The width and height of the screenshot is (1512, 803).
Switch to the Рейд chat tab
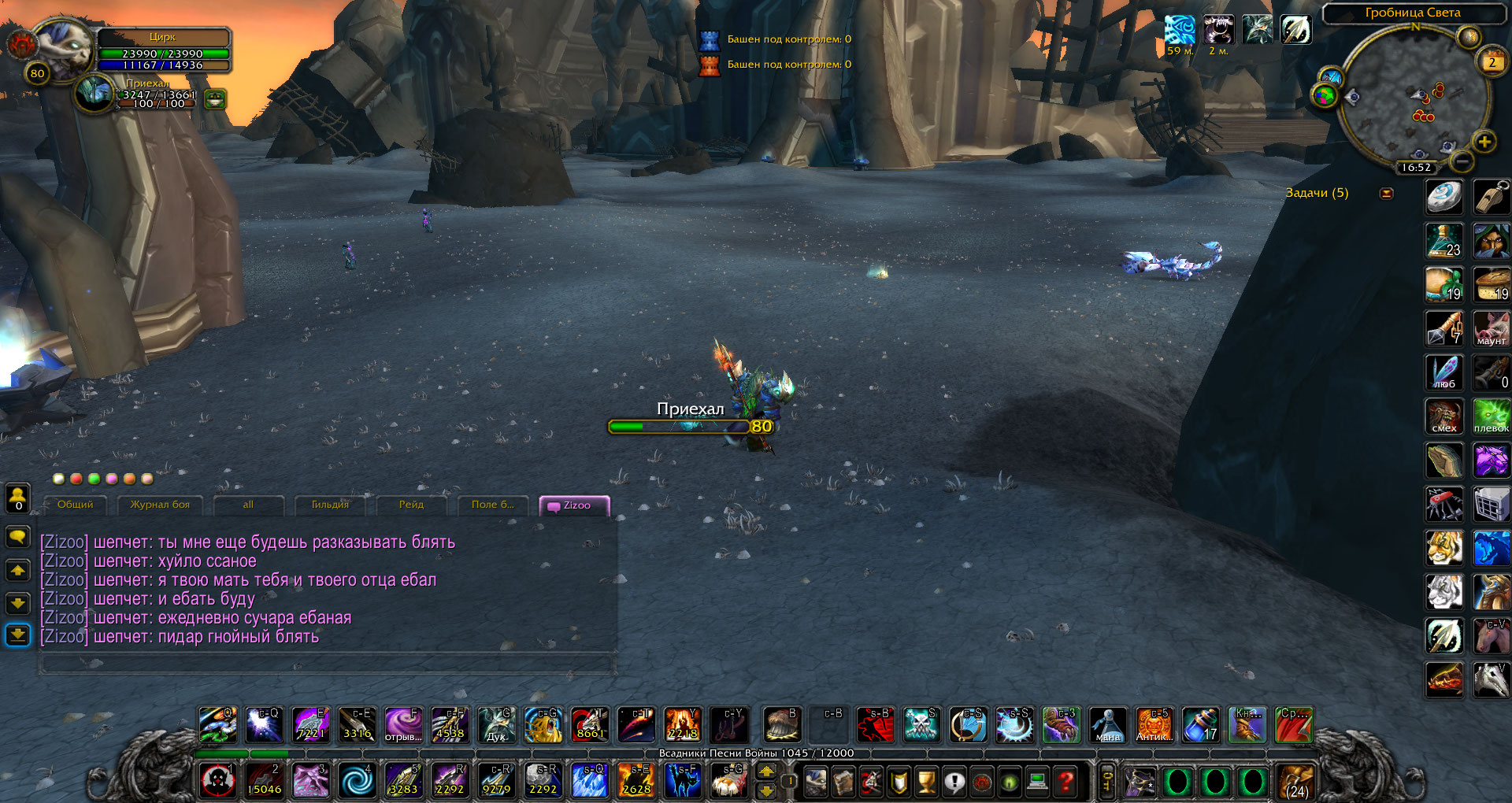[x=411, y=505]
